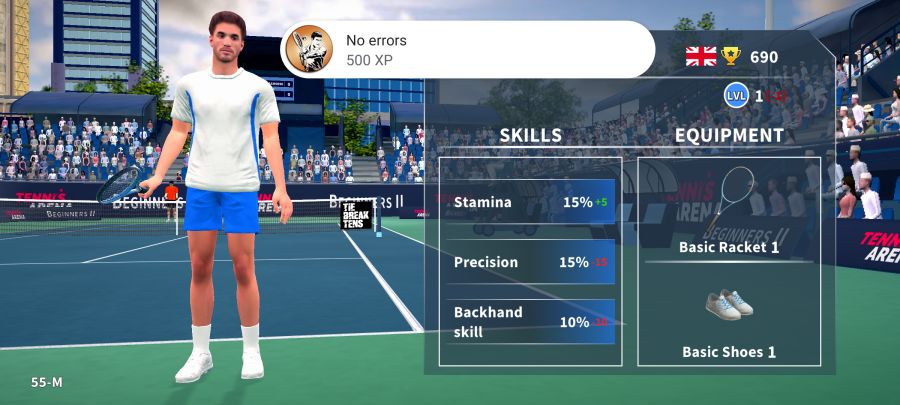Select the Basic Racket 1 equipment slot
The width and height of the screenshot is (900, 405).
(x=729, y=211)
